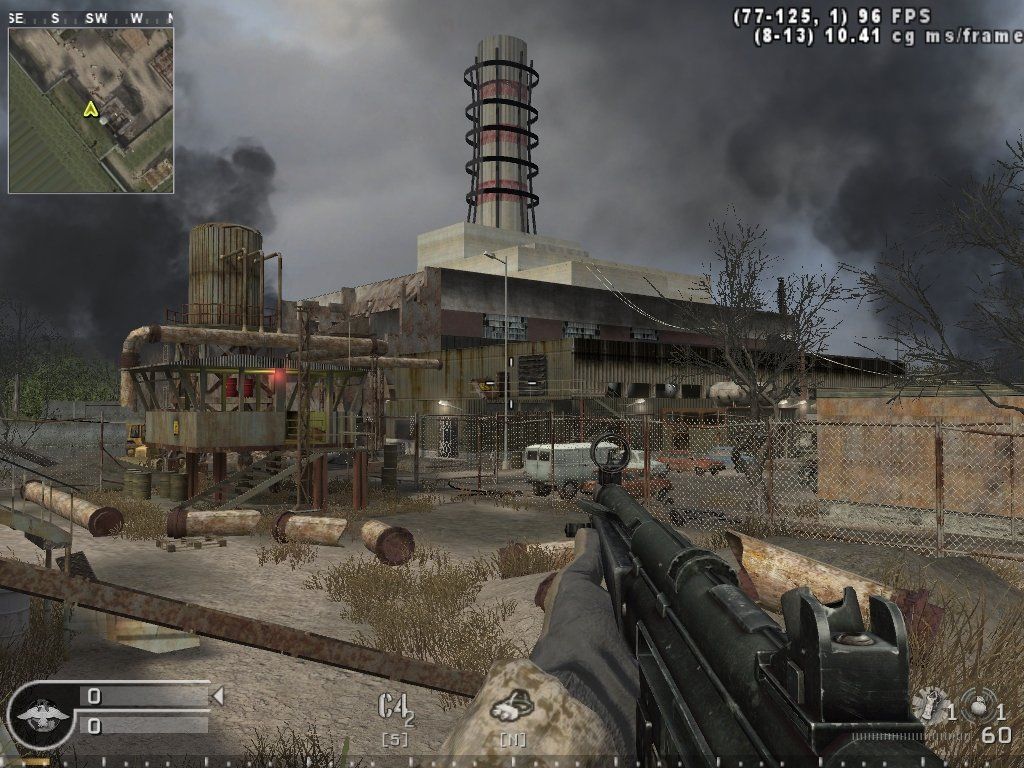1024x768 pixels.
Task: Choose the frag grenade icon
Action: click(x=977, y=706)
